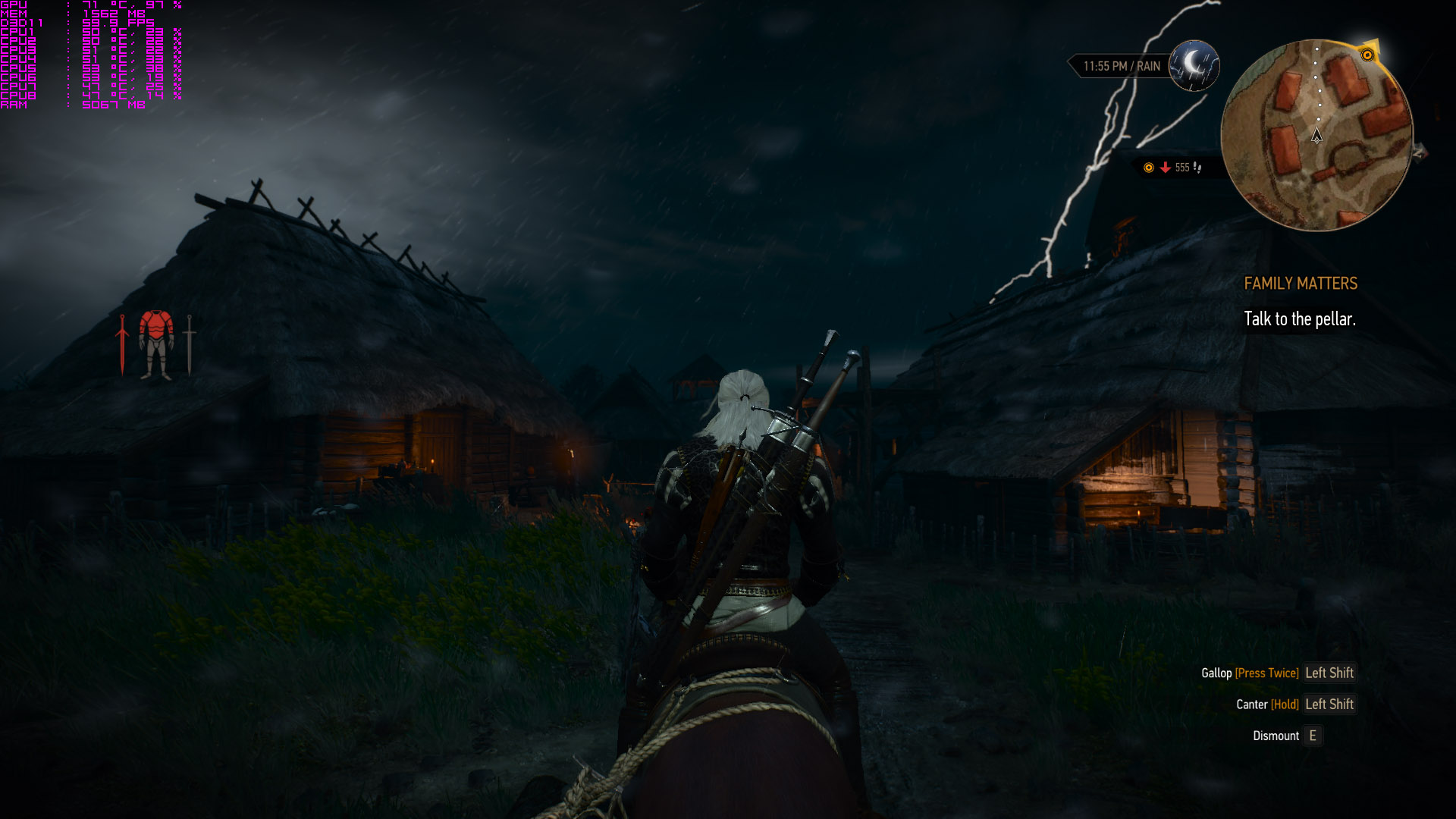This screenshot has width=1456, height=819.
Task: Click the player arrow on the minimap
Action: (1316, 136)
